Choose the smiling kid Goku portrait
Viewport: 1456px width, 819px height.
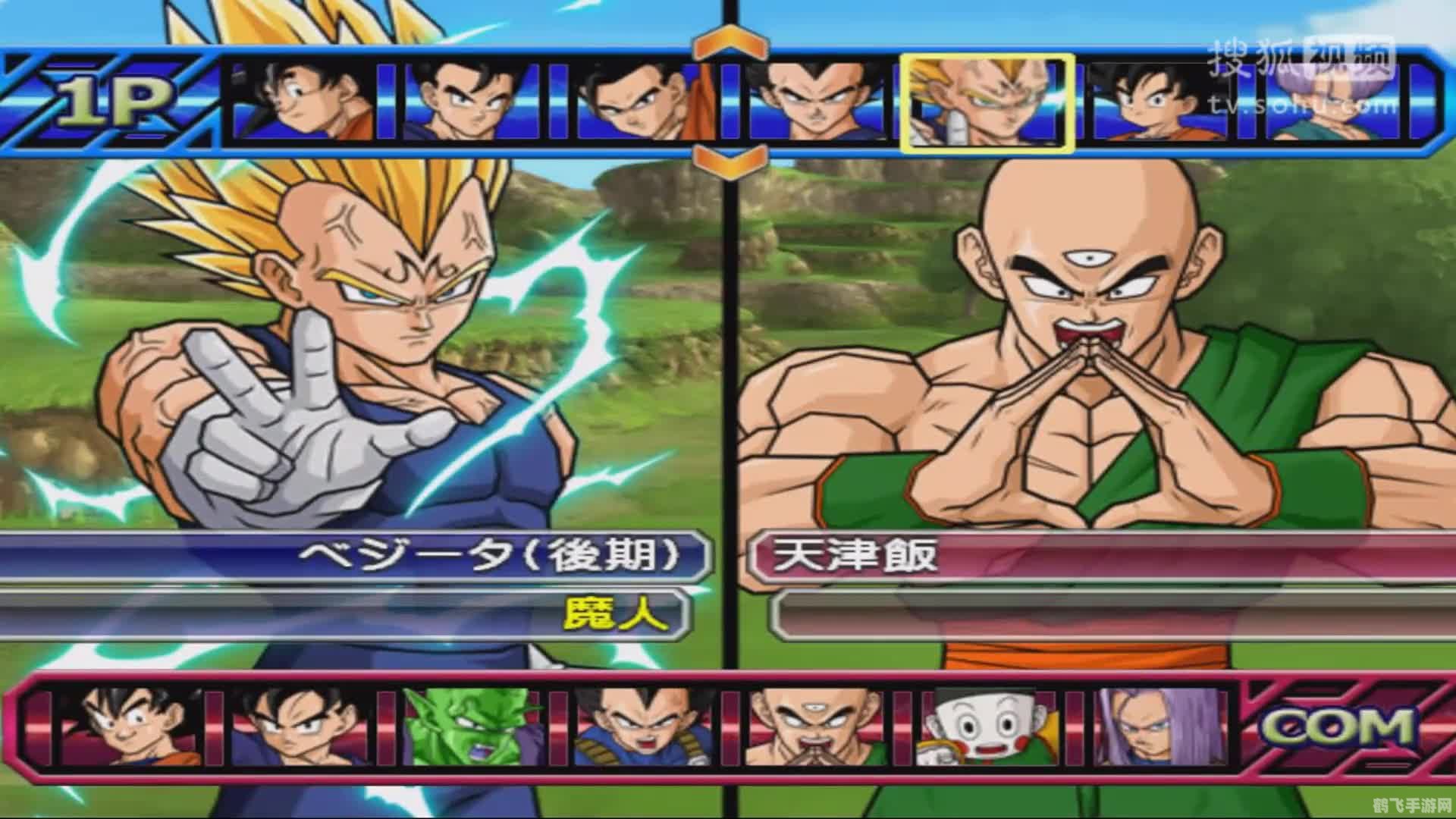tap(133, 726)
